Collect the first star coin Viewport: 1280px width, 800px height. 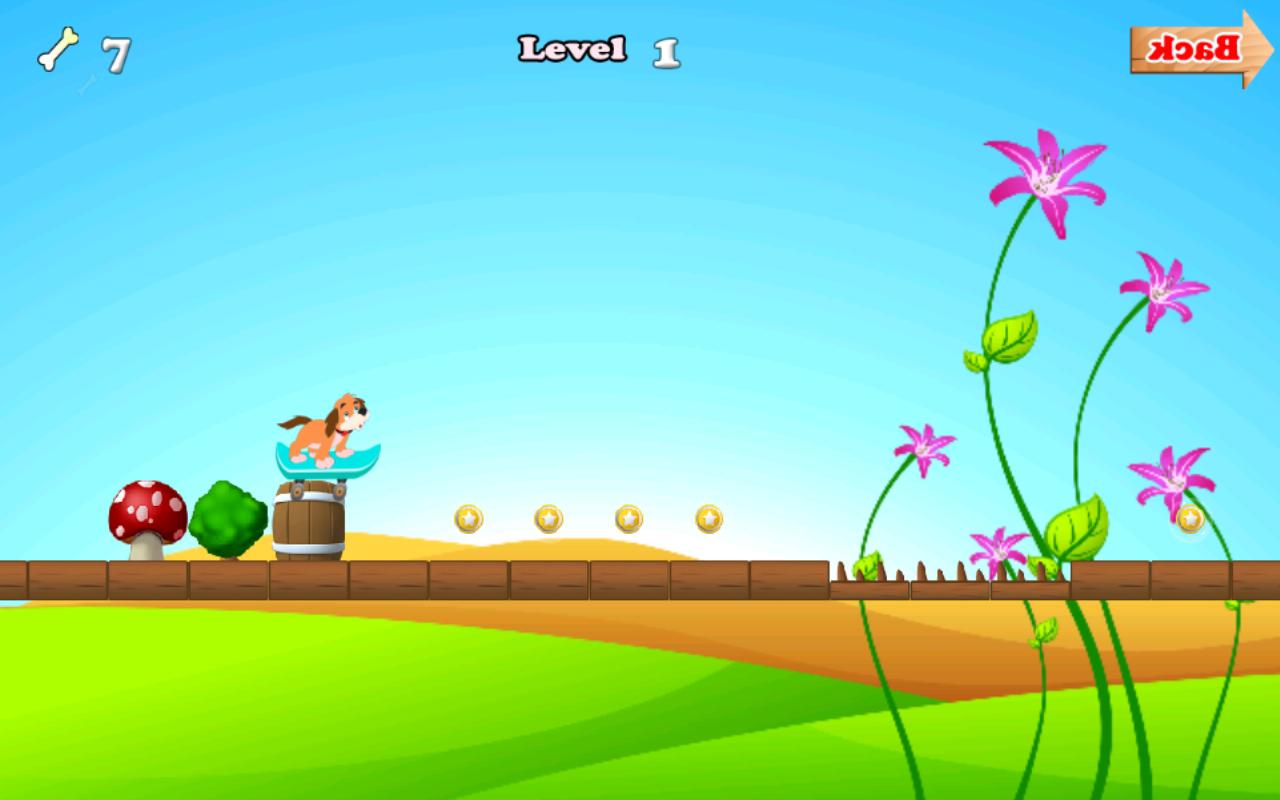[470, 517]
